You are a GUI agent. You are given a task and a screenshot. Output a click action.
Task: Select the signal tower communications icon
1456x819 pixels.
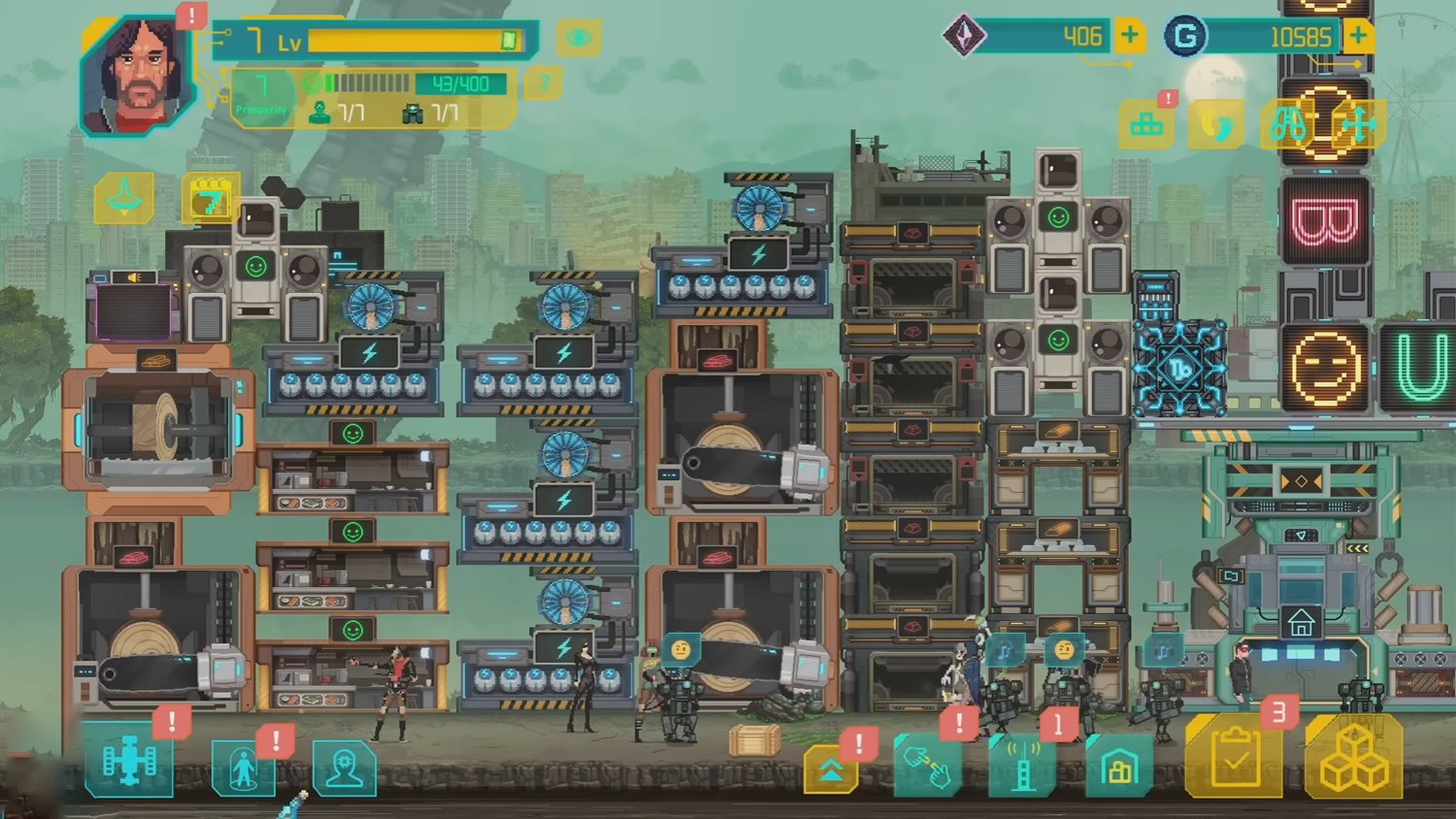(1021, 765)
